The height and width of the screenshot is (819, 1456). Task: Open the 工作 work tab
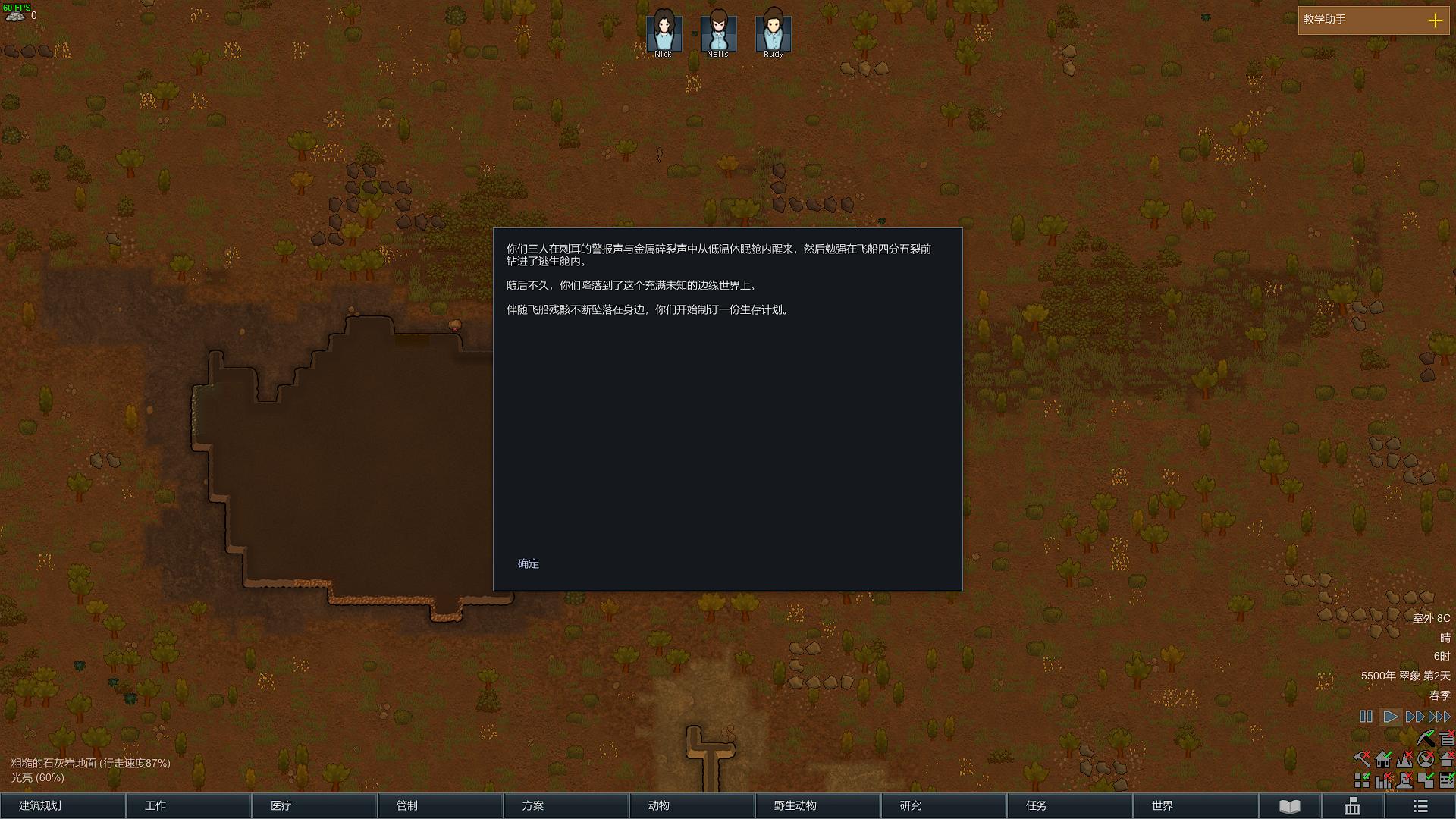coord(188,805)
